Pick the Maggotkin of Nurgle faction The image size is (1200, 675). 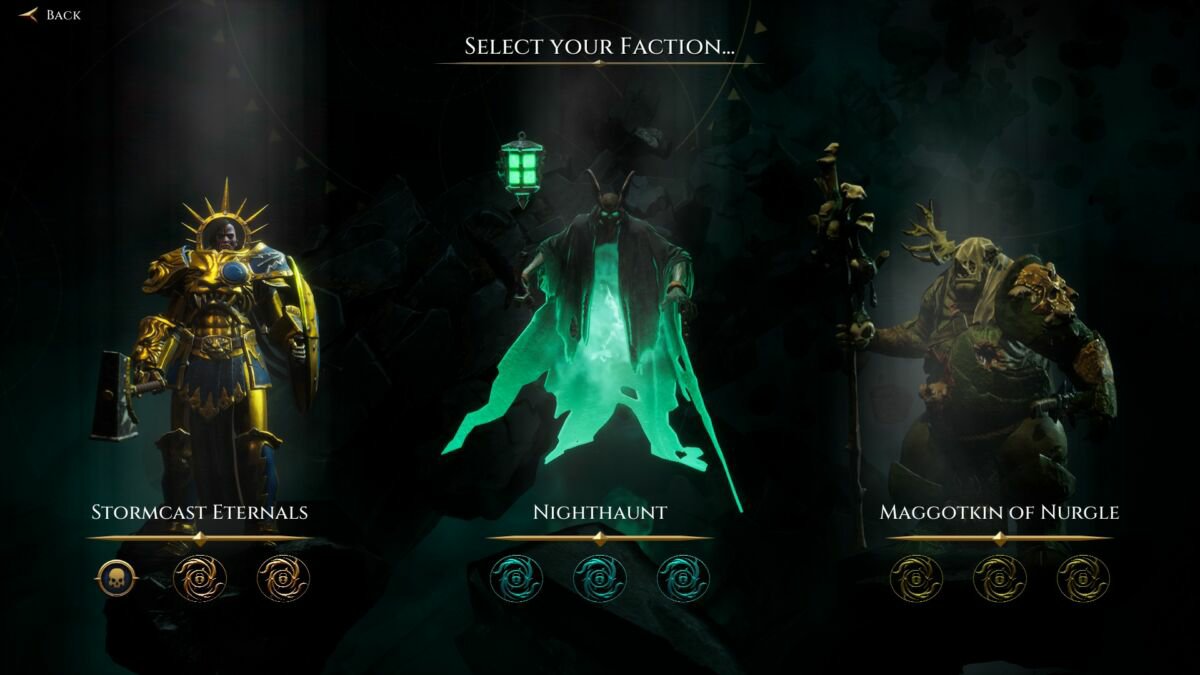999,512
